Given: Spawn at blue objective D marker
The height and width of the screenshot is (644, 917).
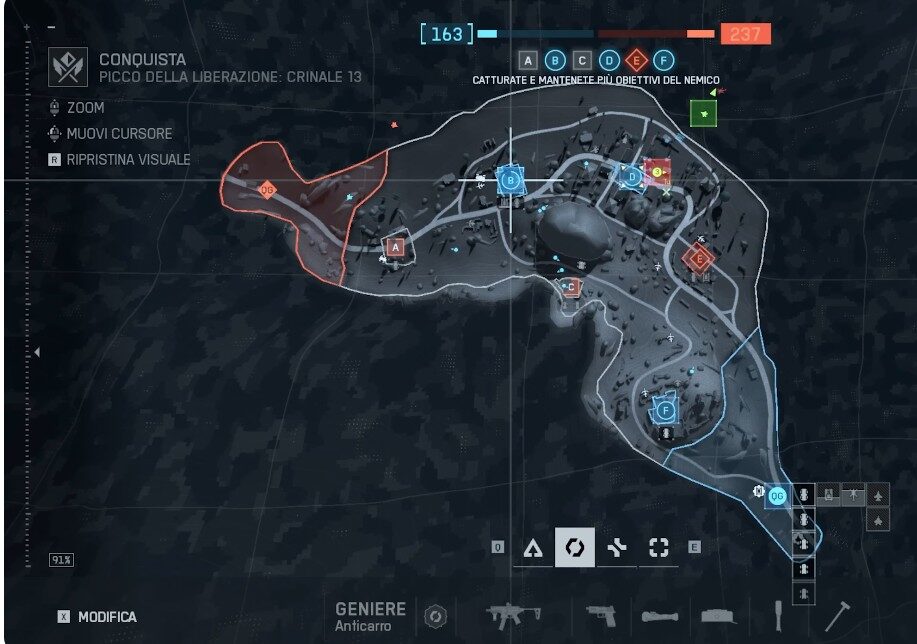Looking at the screenshot, I should pos(632,177).
